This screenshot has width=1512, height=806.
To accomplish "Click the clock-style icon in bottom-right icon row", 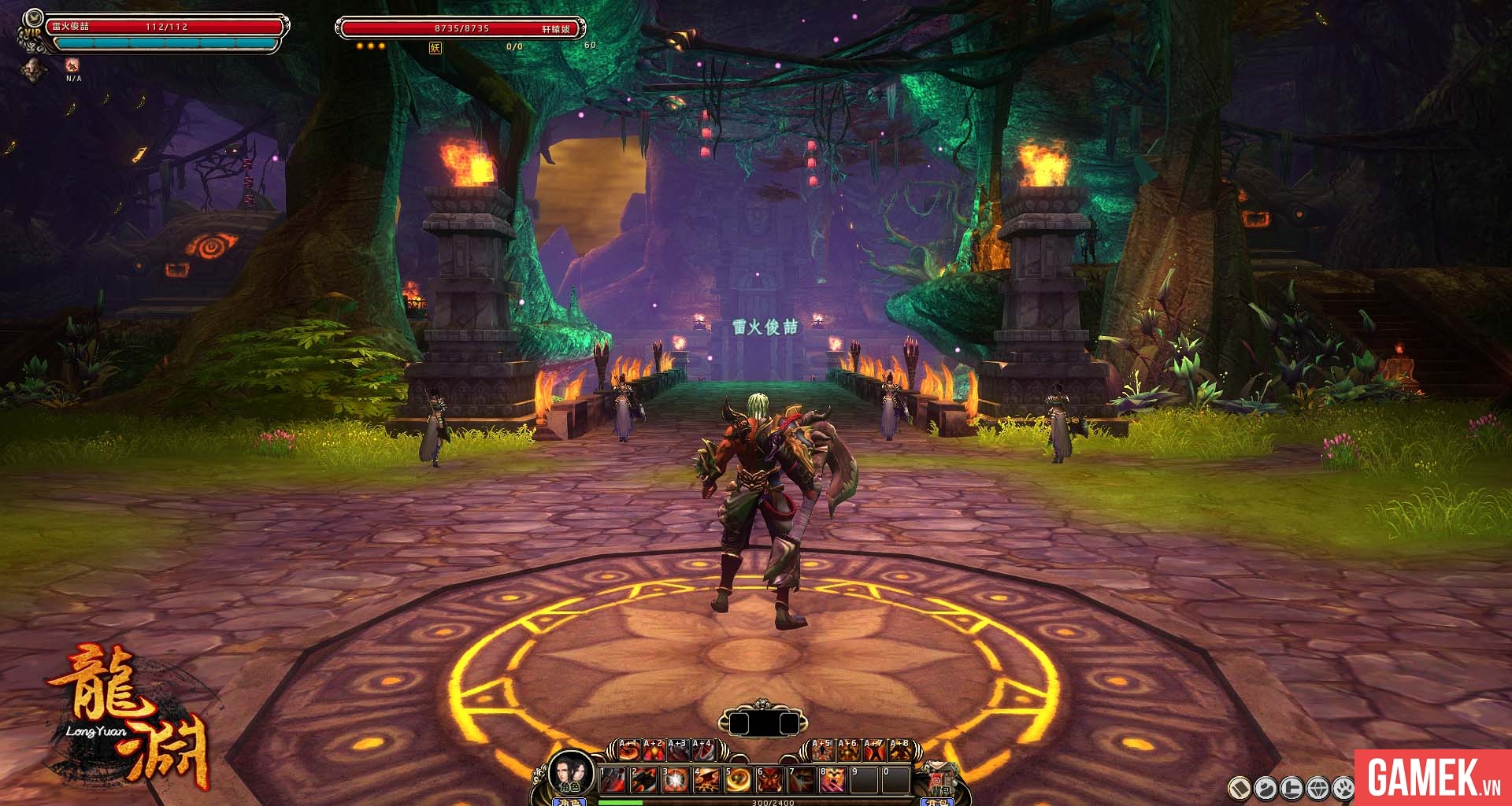I will click(1292, 787).
